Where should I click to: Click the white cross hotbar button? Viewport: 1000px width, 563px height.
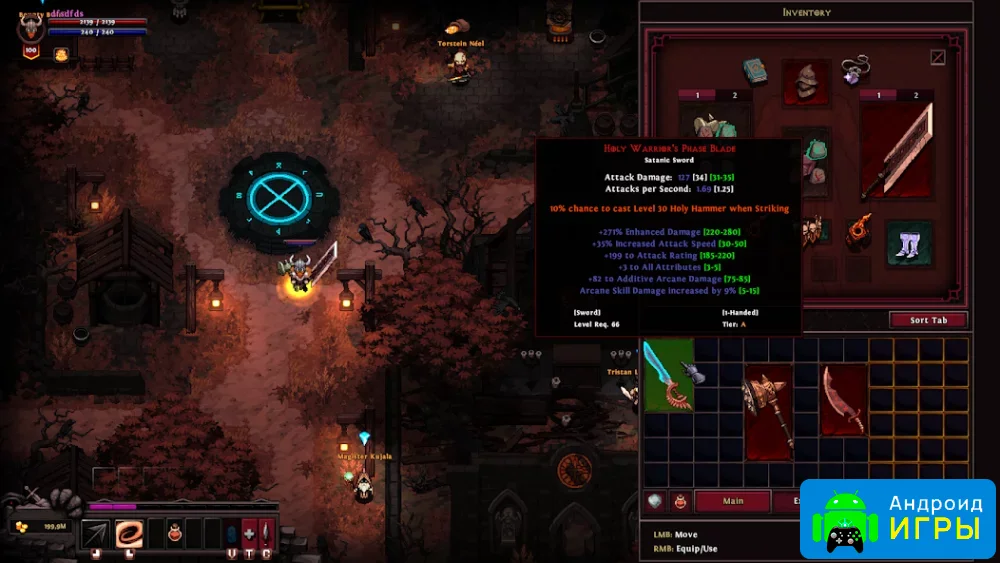(249, 533)
